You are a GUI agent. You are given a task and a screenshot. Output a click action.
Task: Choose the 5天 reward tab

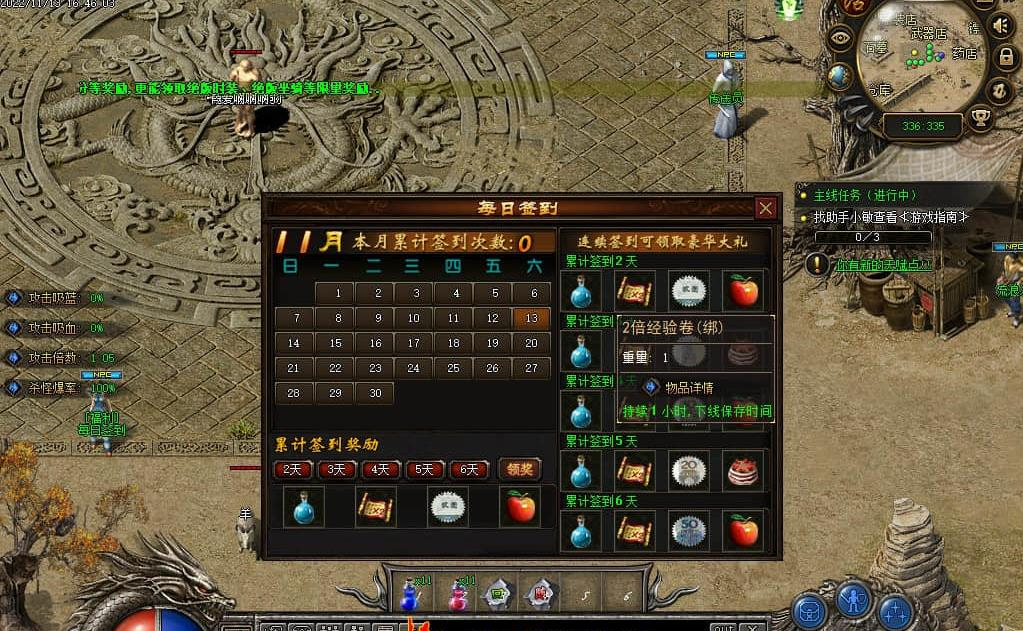point(425,470)
